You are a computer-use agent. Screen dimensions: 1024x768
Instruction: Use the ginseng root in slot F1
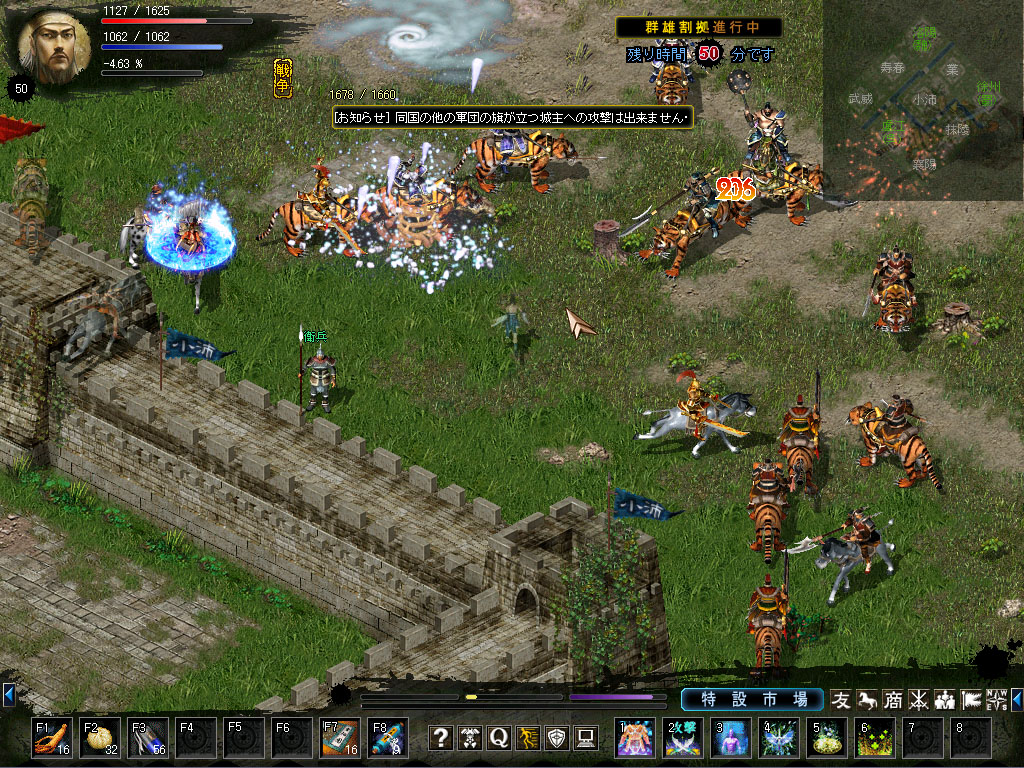point(51,738)
